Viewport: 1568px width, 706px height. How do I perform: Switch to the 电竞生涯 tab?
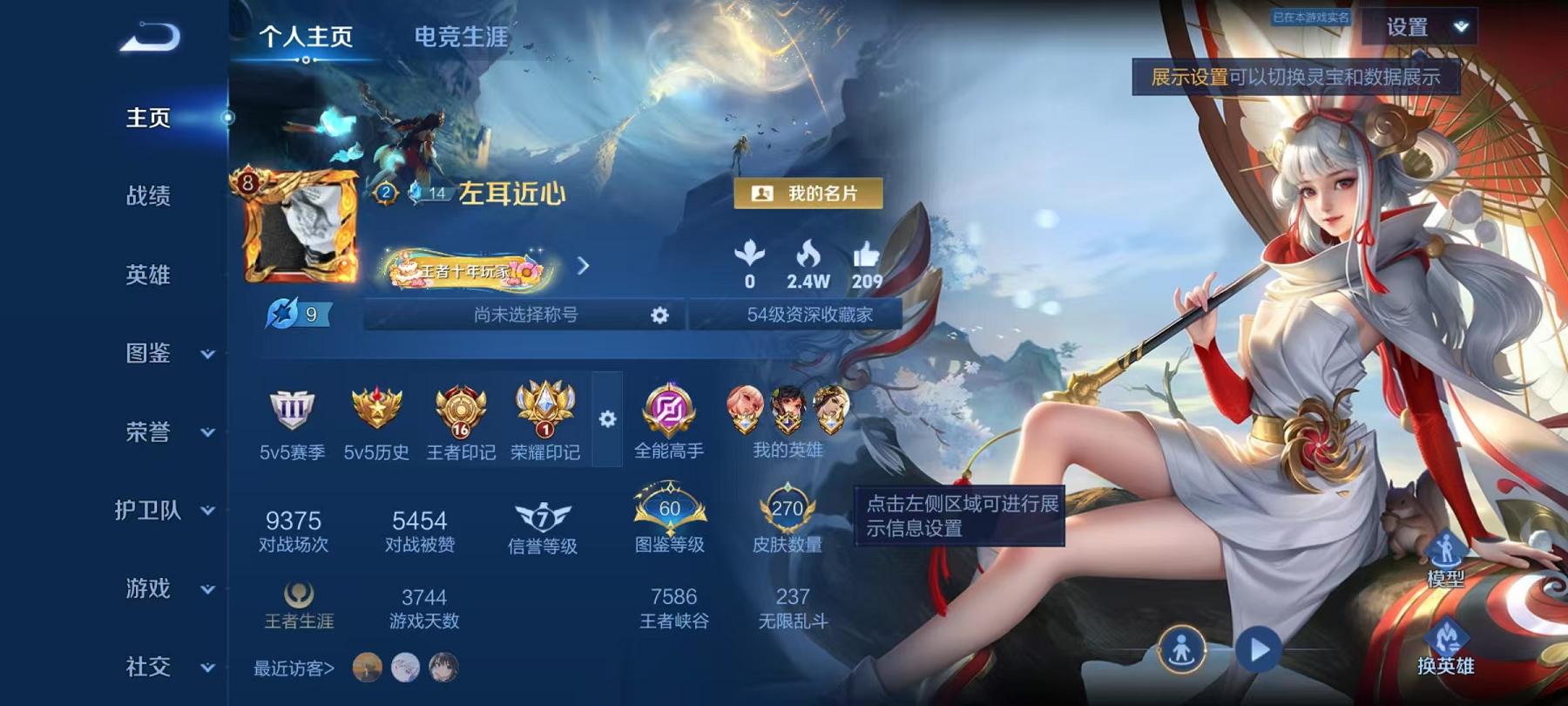click(x=459, y=38)
